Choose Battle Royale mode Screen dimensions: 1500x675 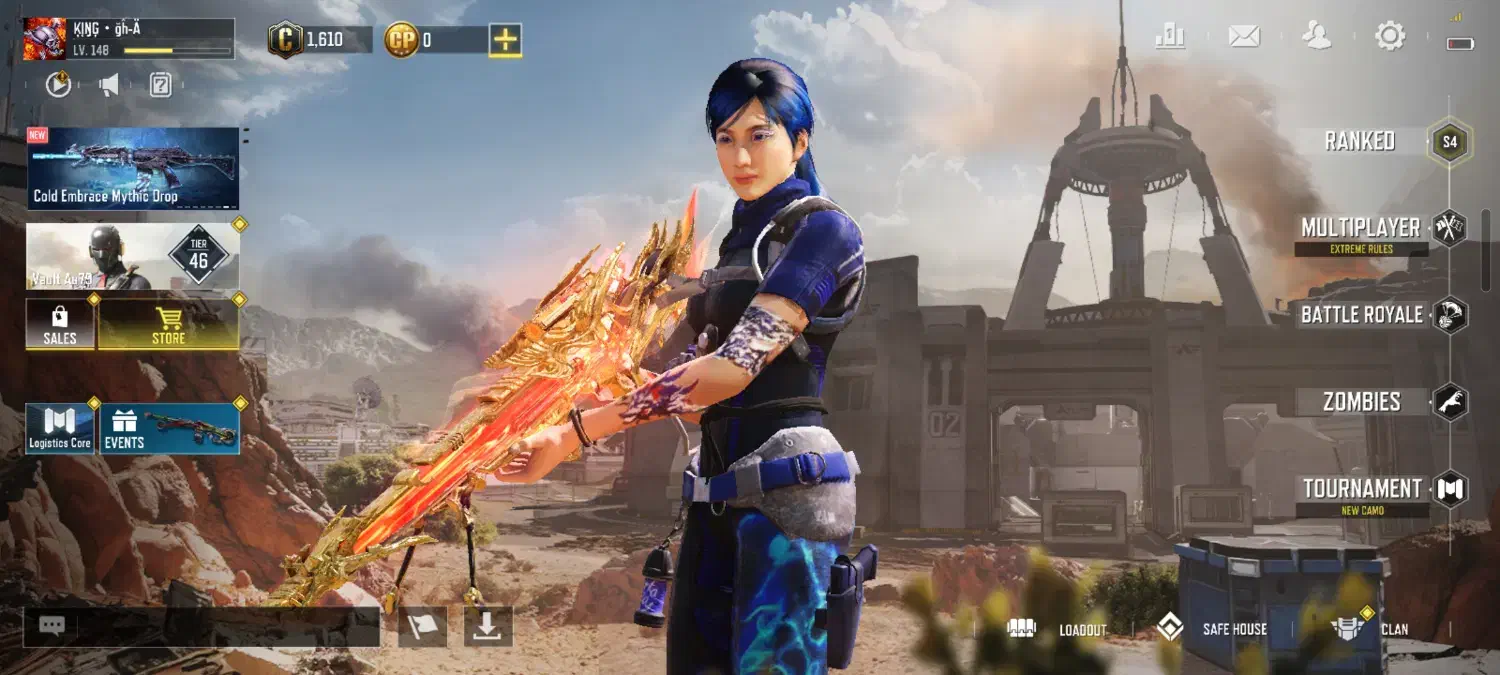tap(1362, 315)
